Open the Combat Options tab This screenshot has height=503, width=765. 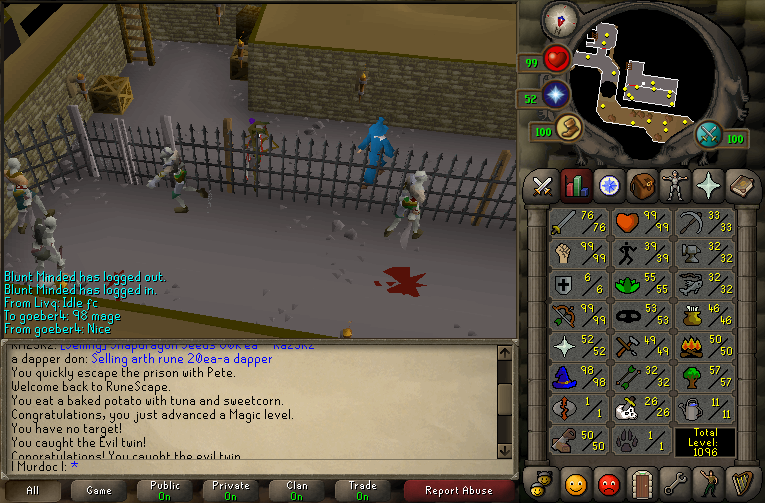[542, 186]
